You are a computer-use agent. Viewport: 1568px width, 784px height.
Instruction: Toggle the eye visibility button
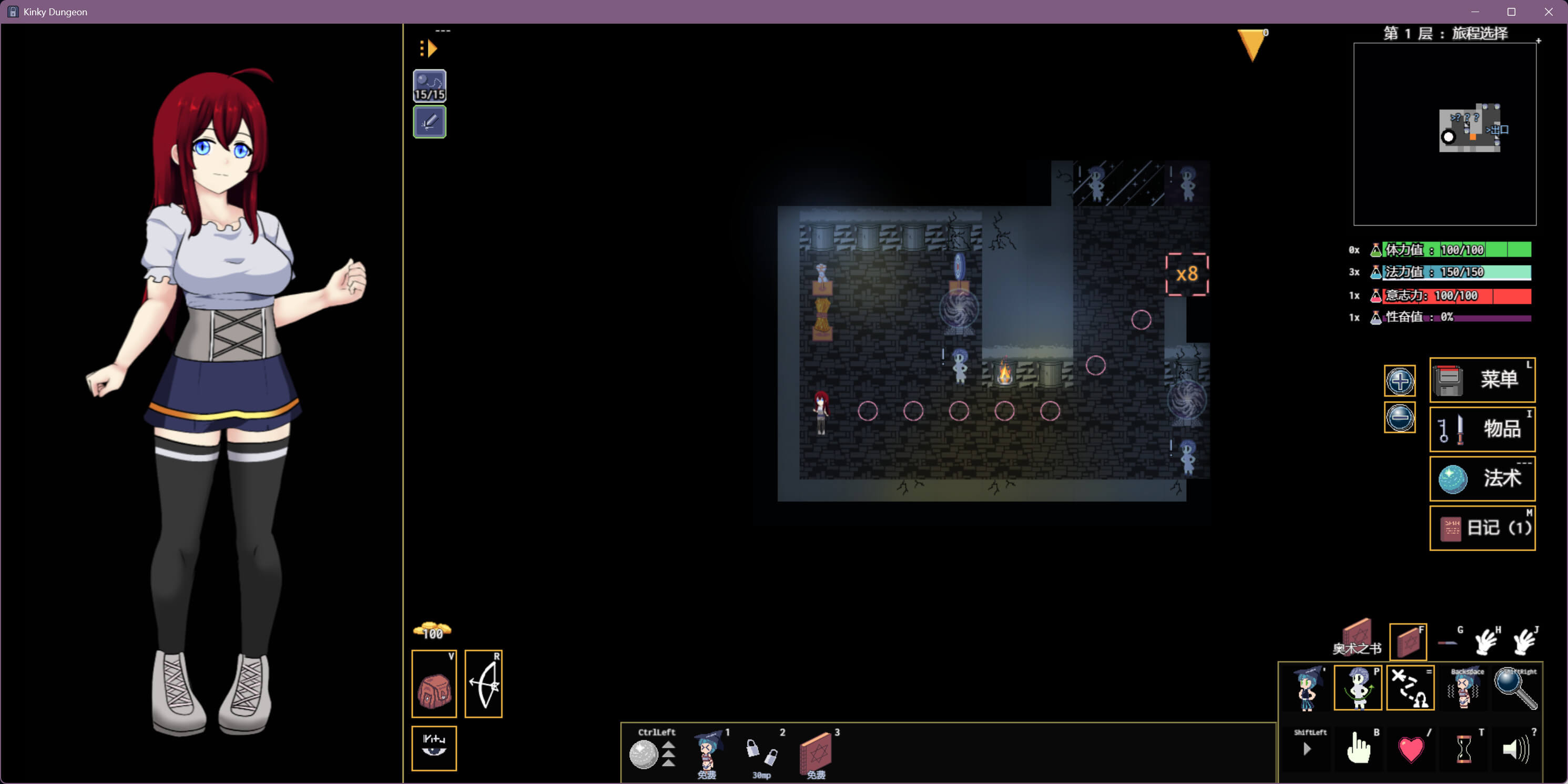pyautogui.click(x=434, y=748)
